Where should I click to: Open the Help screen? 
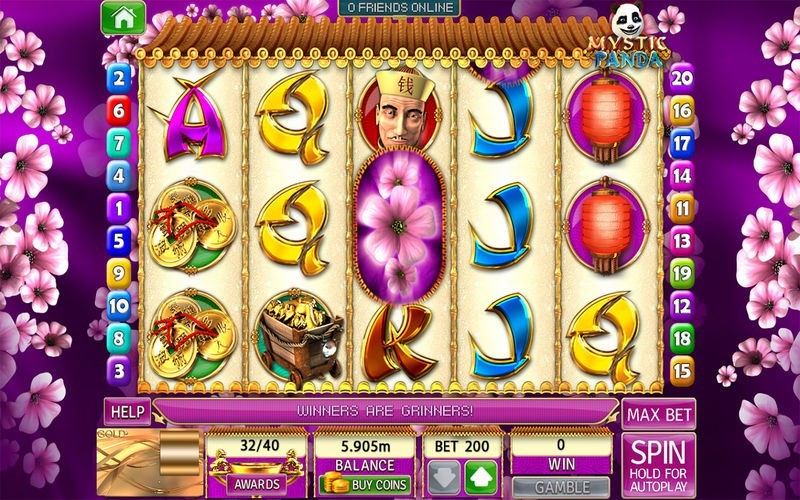(x=126, y=411)
